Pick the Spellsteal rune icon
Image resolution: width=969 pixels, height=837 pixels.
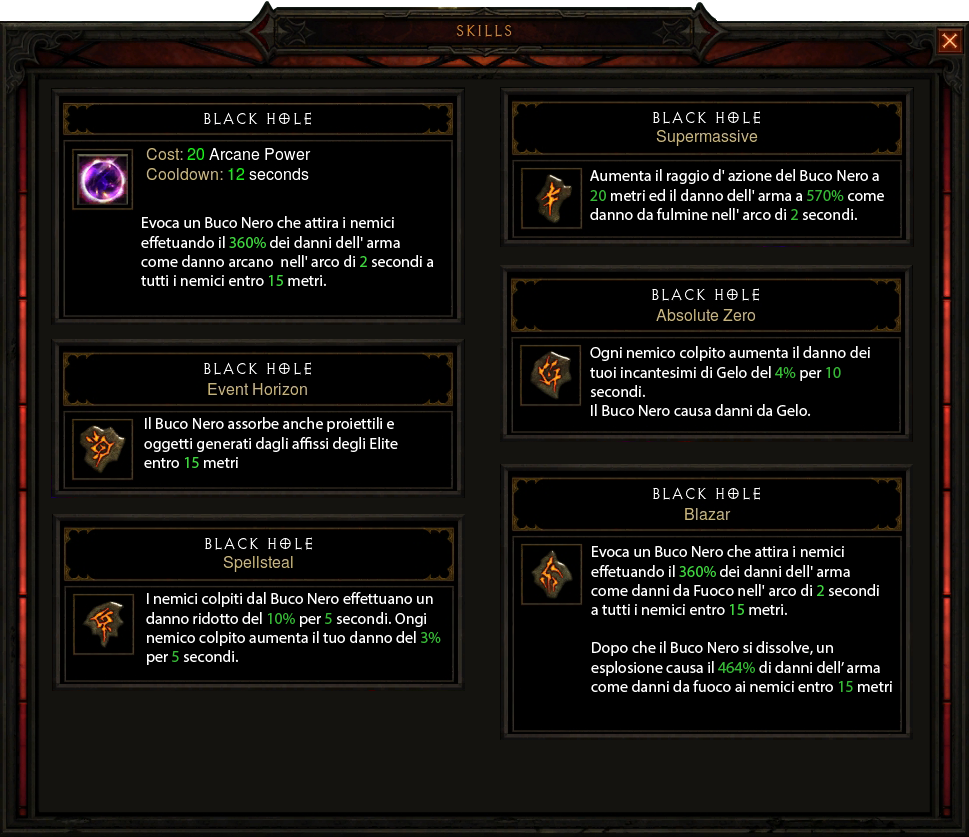[104, 624]
